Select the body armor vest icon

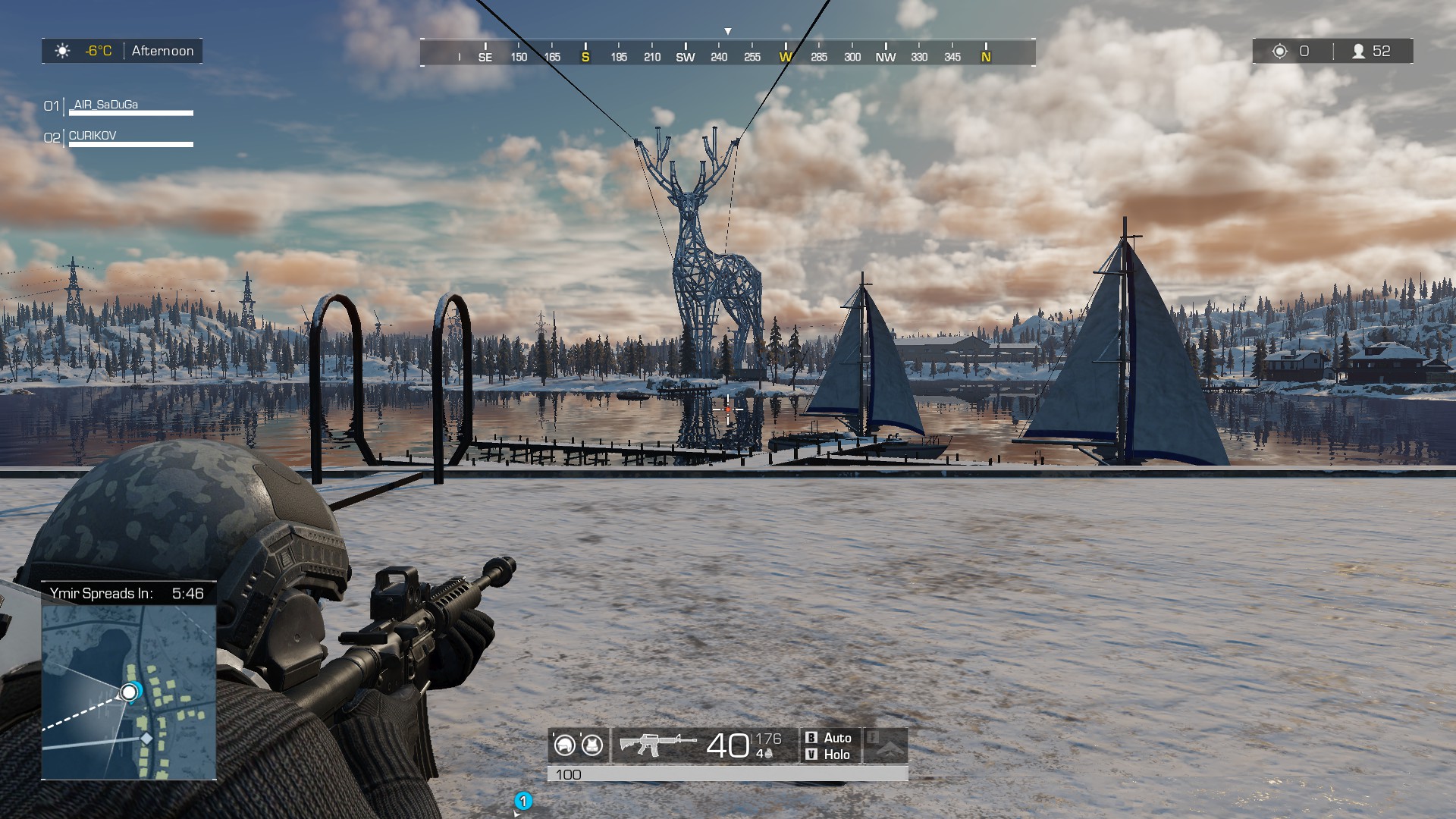click(x=591, y=745)
